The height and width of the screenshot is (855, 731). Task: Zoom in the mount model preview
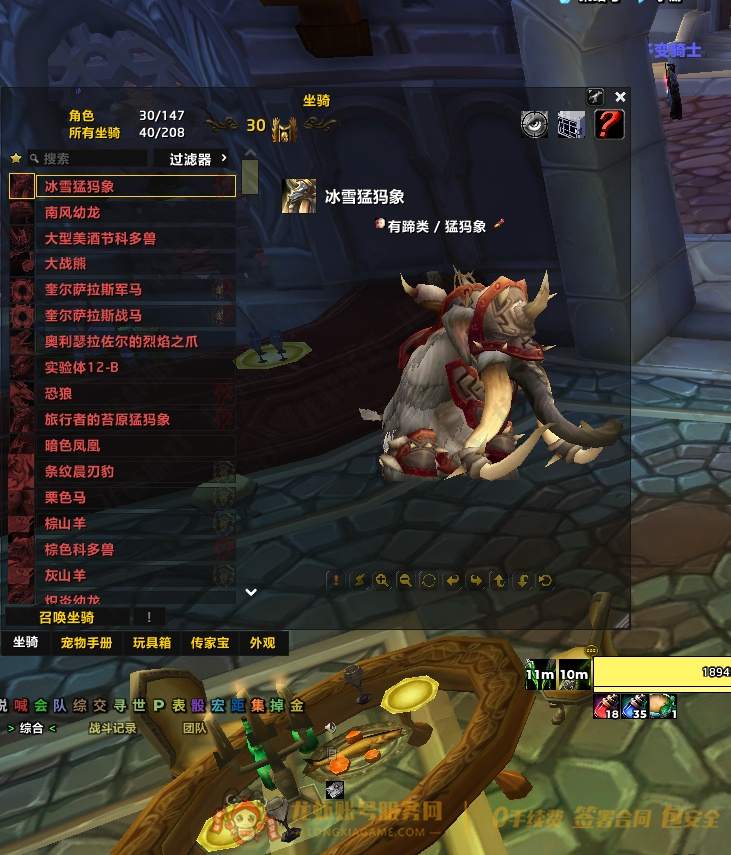382,580
